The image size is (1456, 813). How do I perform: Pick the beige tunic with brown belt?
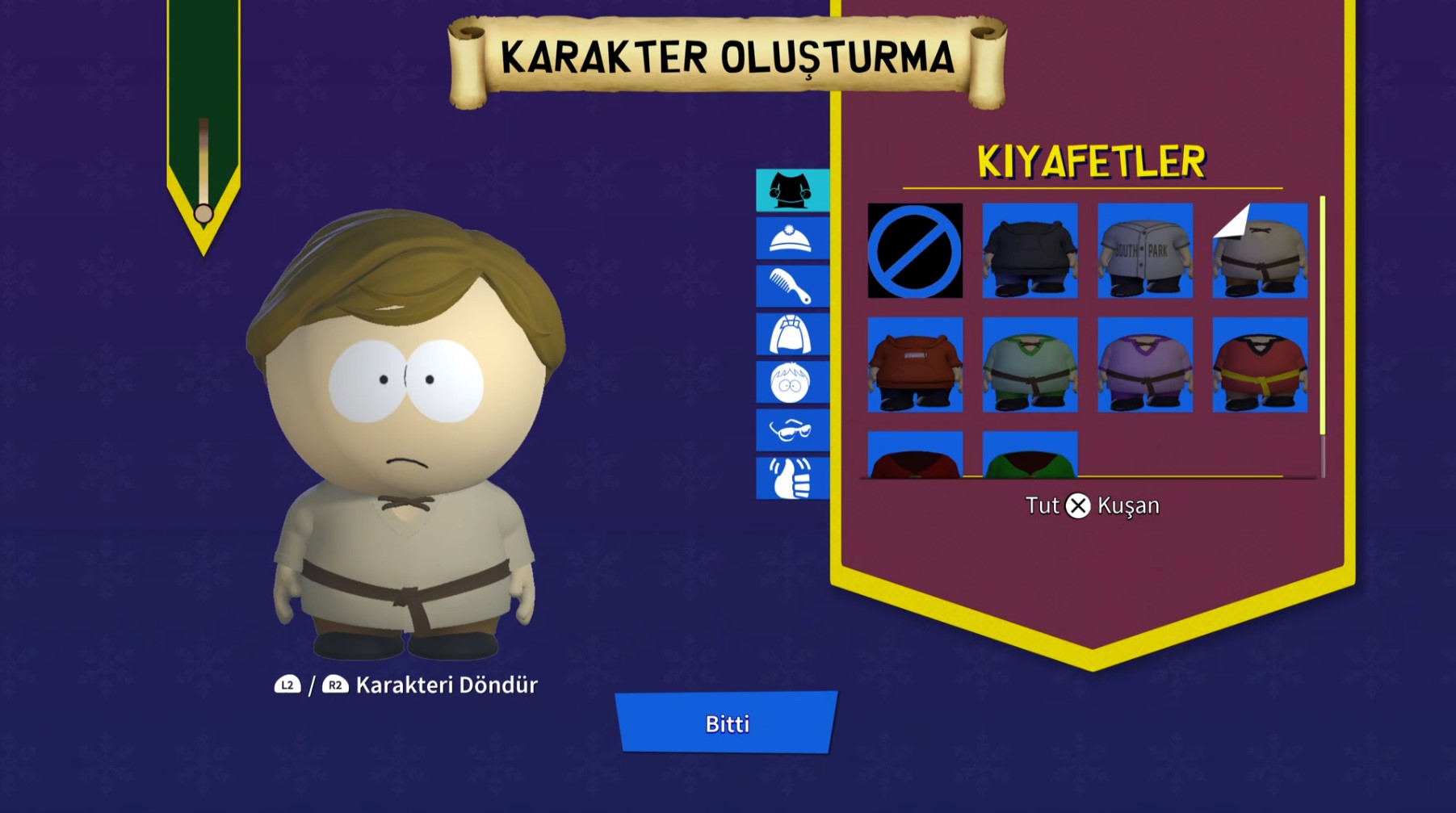tap(1260, 251)
